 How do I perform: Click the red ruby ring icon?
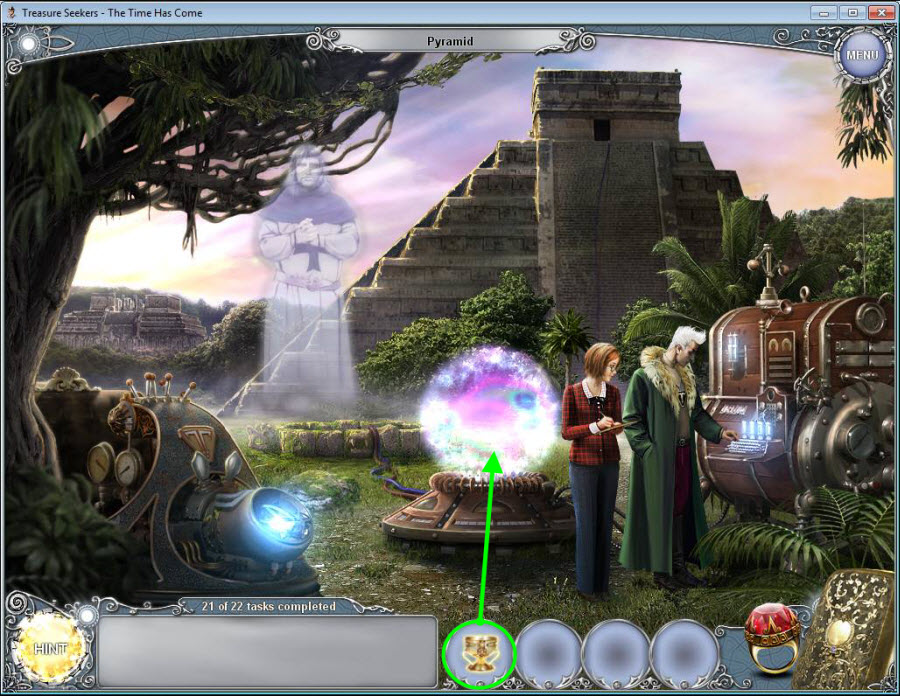click(772, 638)
